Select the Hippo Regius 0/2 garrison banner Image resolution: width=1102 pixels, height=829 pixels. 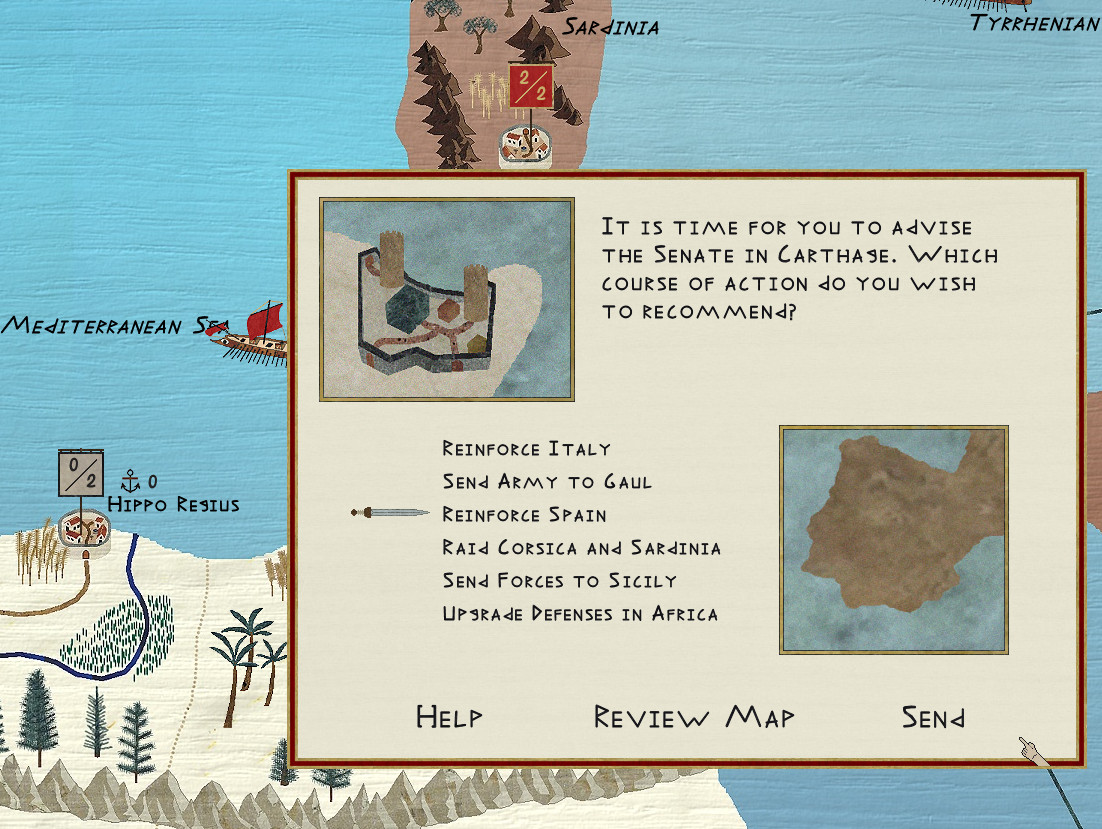(x=80, y=473)
